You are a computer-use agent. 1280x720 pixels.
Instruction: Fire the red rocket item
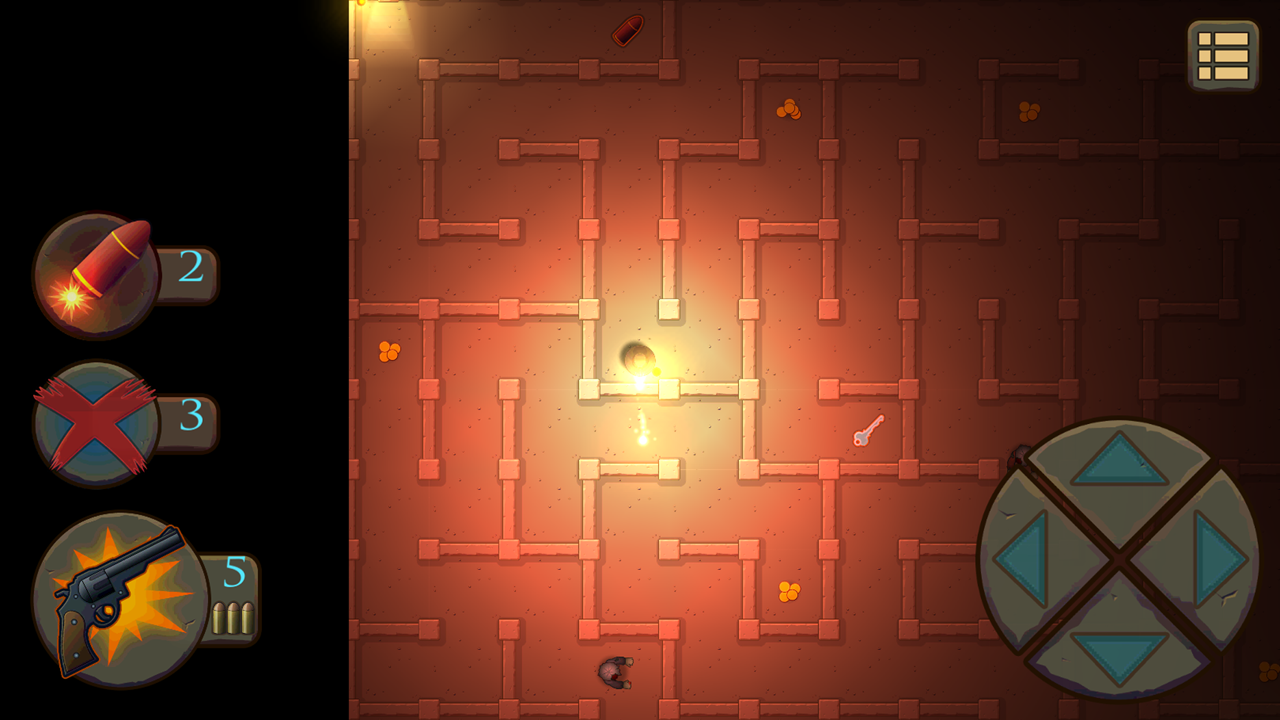(97, 274)
